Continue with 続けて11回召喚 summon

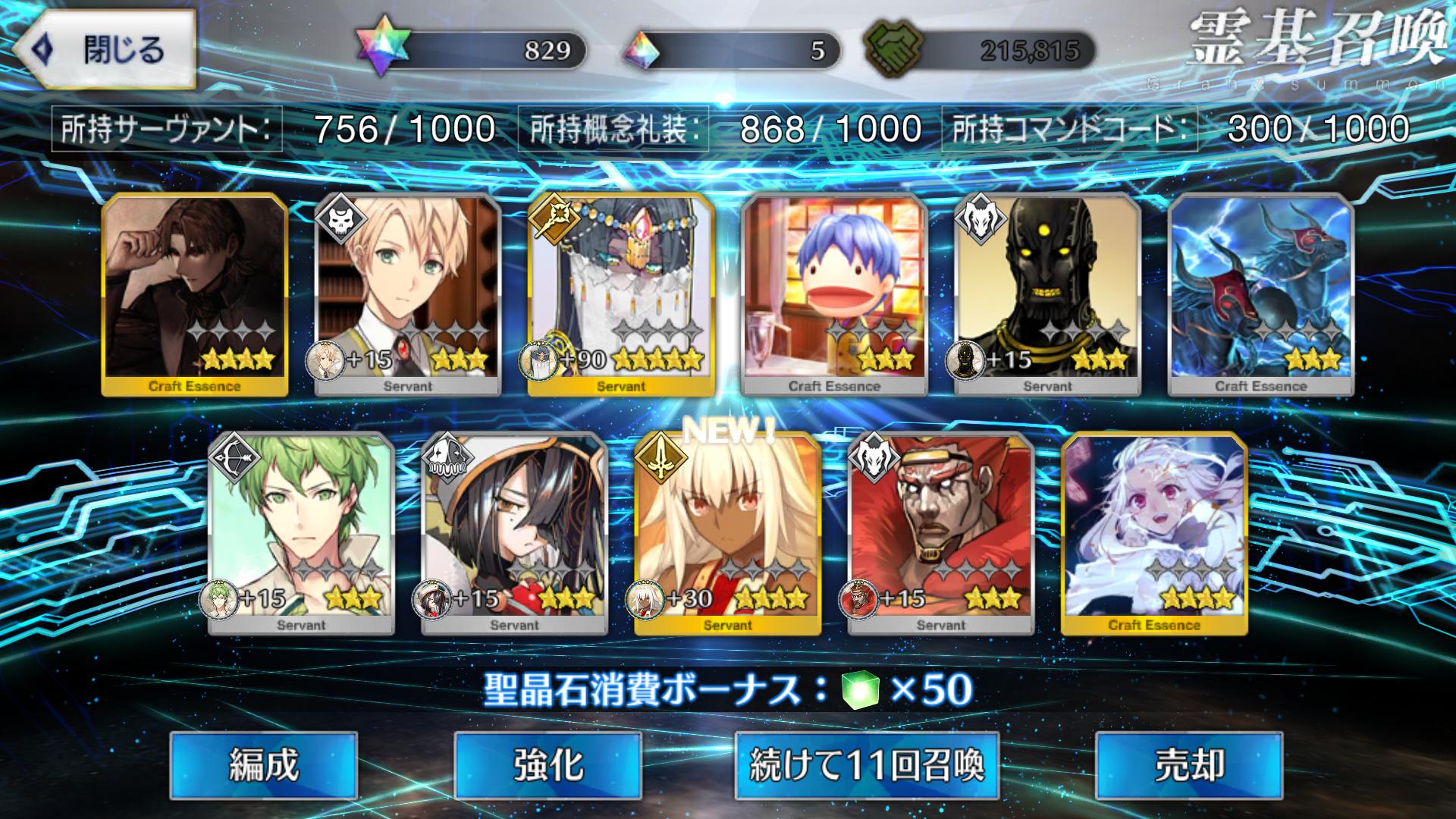point(866,765)
